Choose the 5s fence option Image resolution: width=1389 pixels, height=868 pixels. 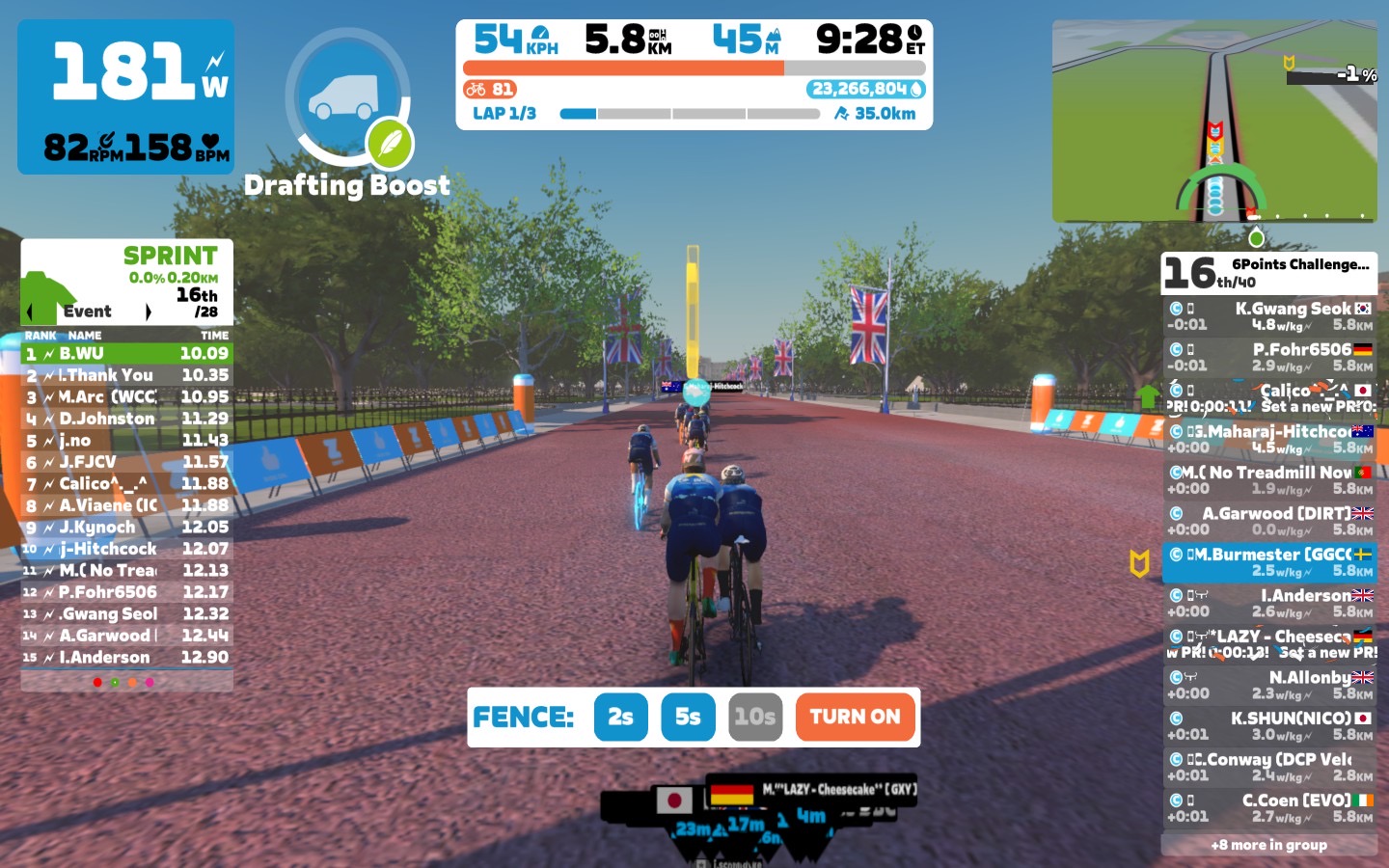(x=688, y=717)
